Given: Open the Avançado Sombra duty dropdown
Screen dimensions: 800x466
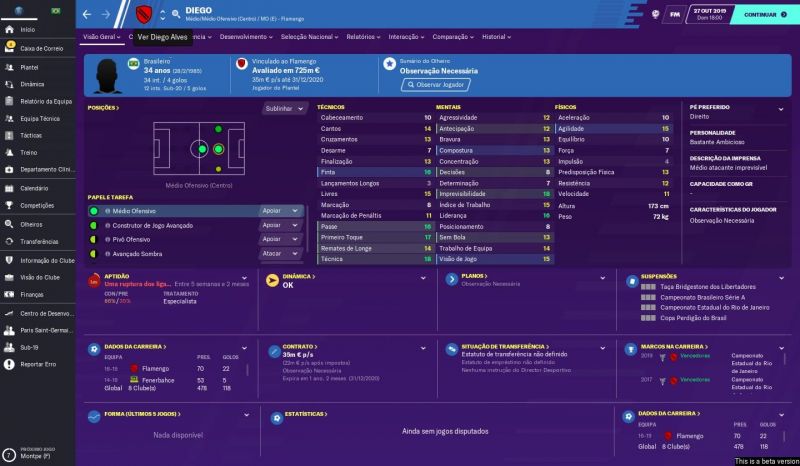Looking at the screenshot, I should pos(280,254).
